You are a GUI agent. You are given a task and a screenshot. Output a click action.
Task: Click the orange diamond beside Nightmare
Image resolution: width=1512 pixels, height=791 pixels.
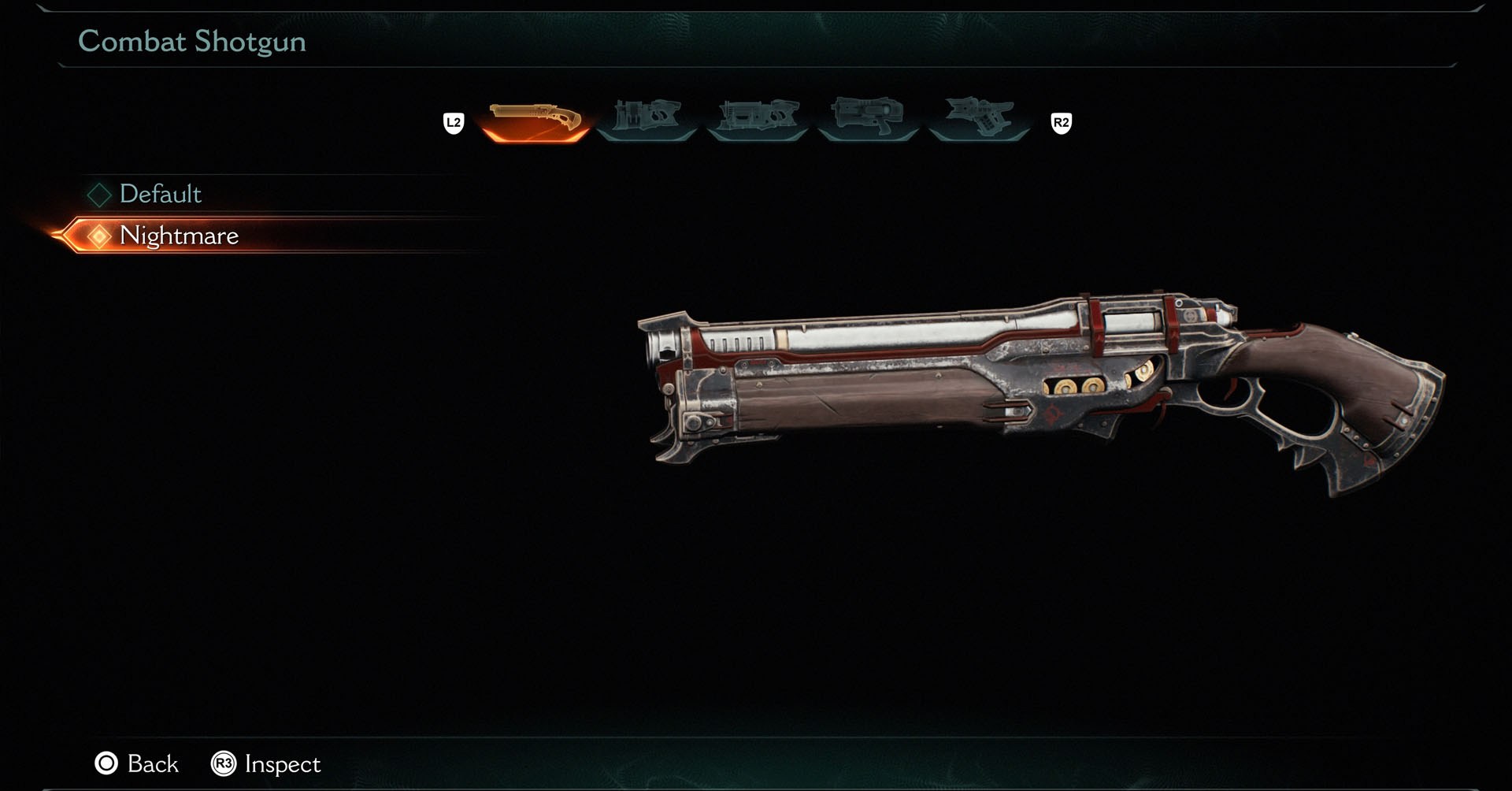click(x=98, y=236)
